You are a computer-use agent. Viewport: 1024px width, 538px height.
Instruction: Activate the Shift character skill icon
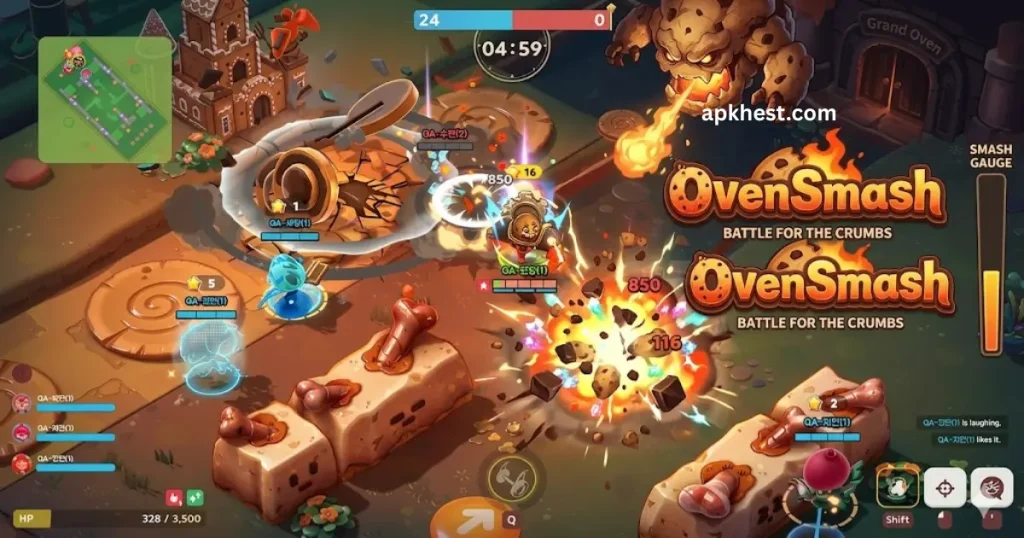(897, 486)
